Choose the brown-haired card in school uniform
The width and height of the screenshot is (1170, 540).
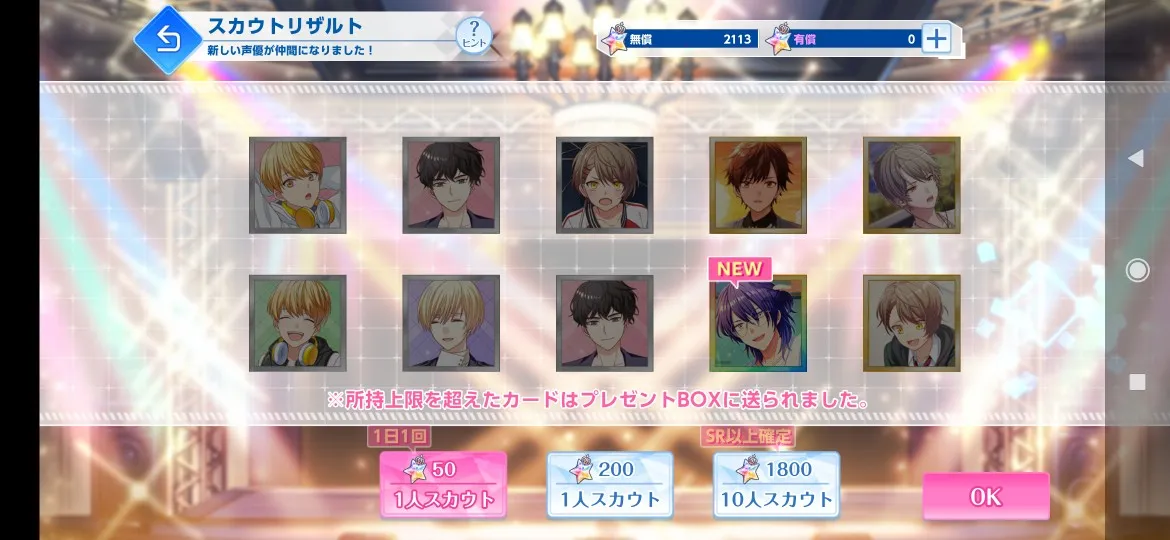(x=911, y=323)
